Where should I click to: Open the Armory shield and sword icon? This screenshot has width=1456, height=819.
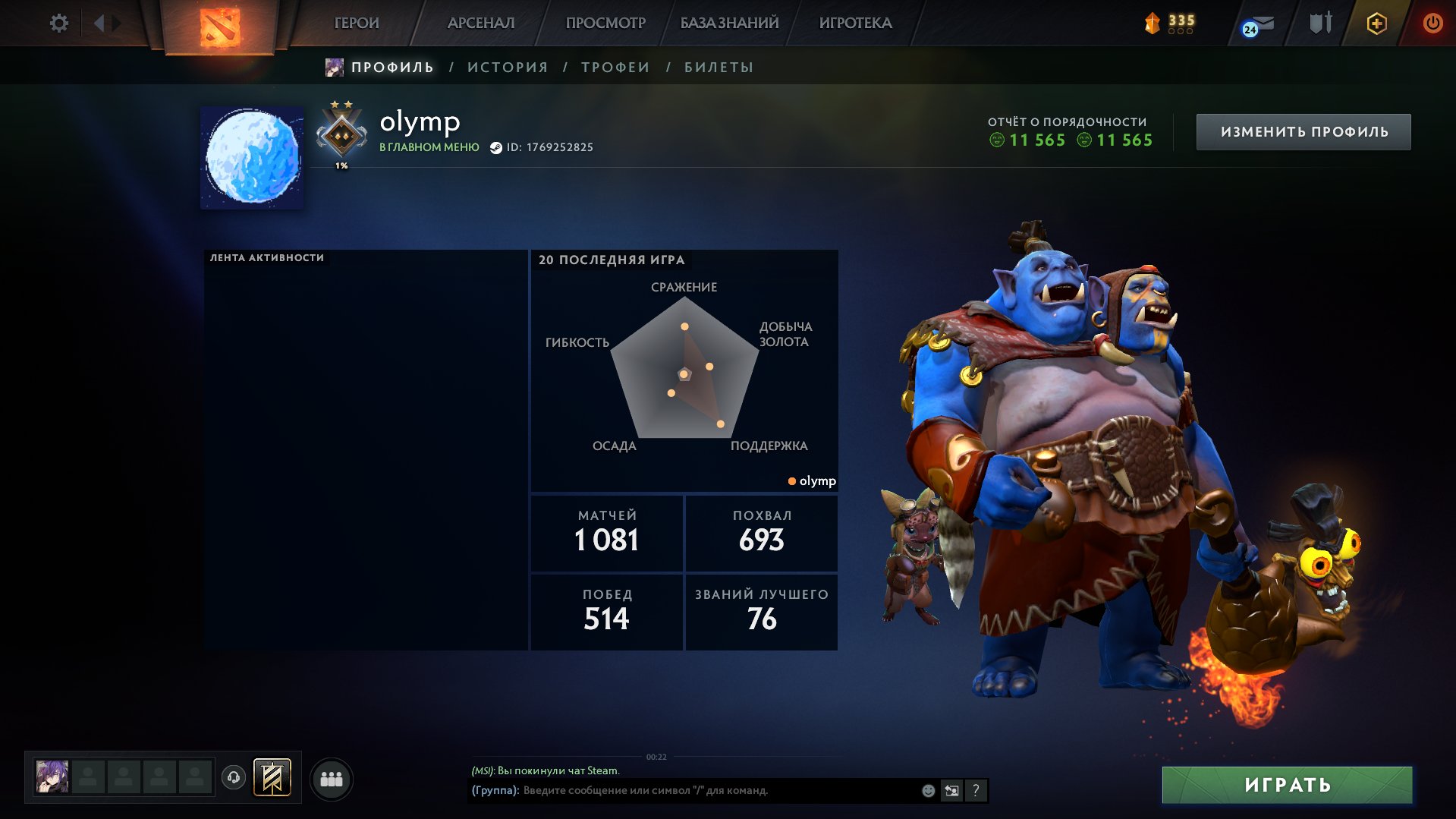pyautogui.click(x=1318, y=24)
